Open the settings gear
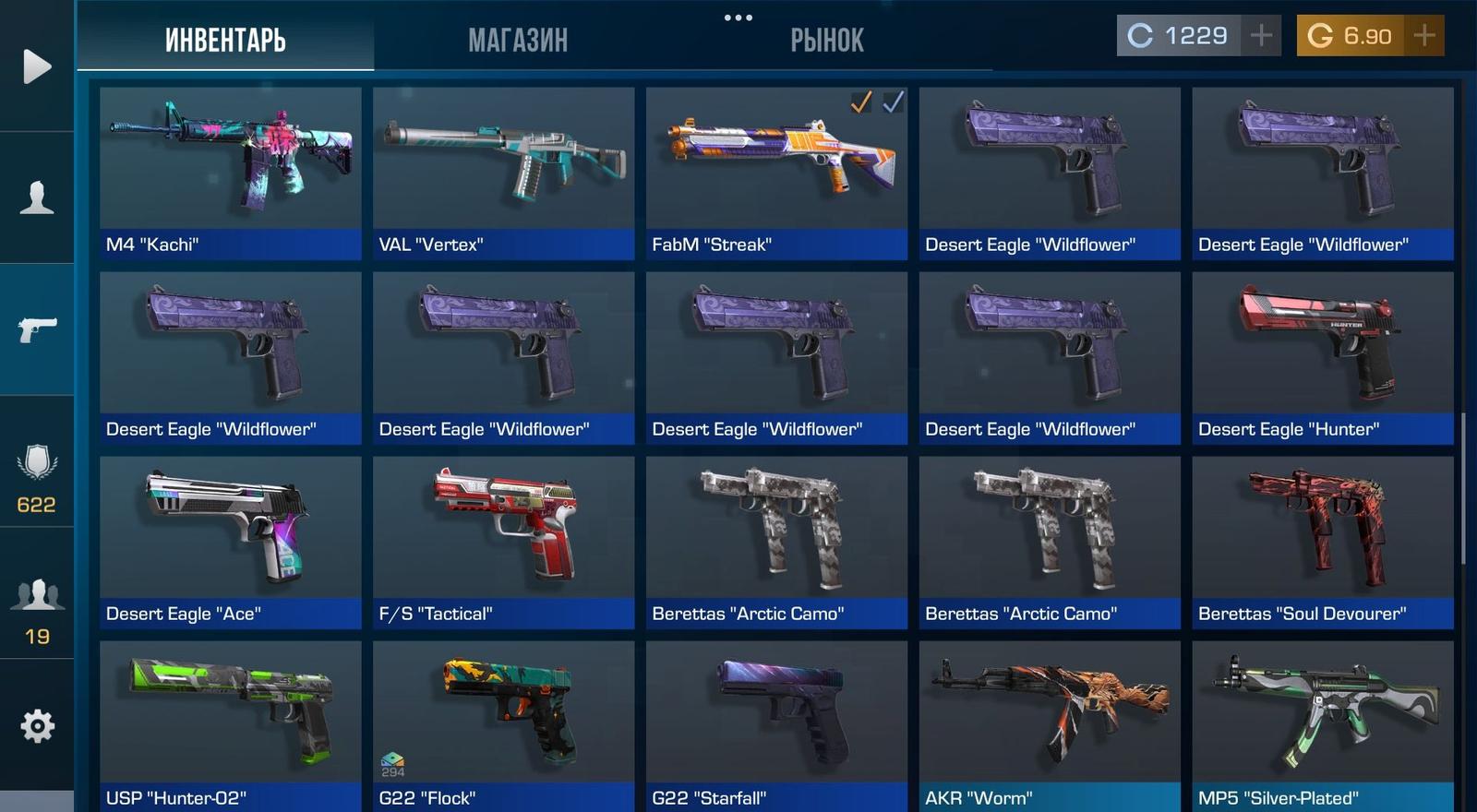This screenshot has height=812, width=1477. 37,726
